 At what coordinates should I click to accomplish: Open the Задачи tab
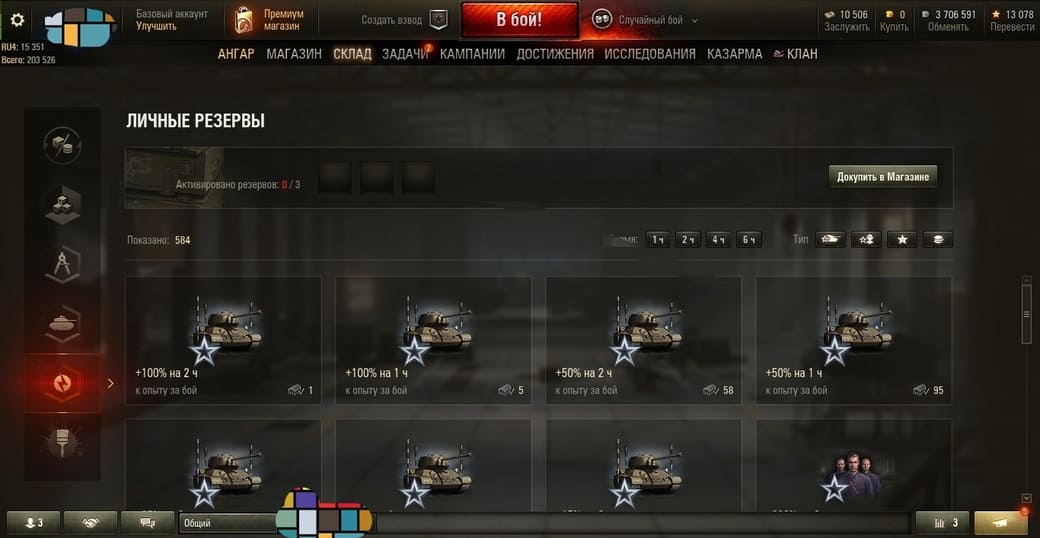pyautogui.click(x=404, y=54)
